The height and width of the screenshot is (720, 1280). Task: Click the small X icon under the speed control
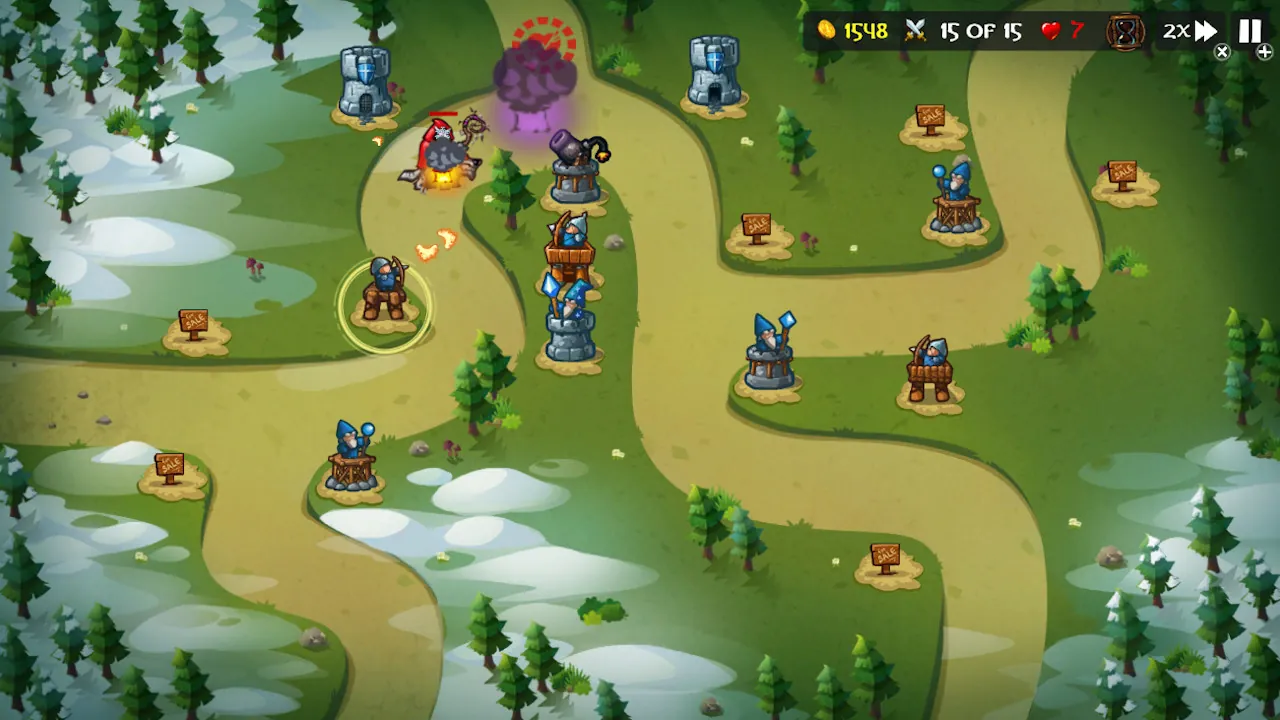1222,52
